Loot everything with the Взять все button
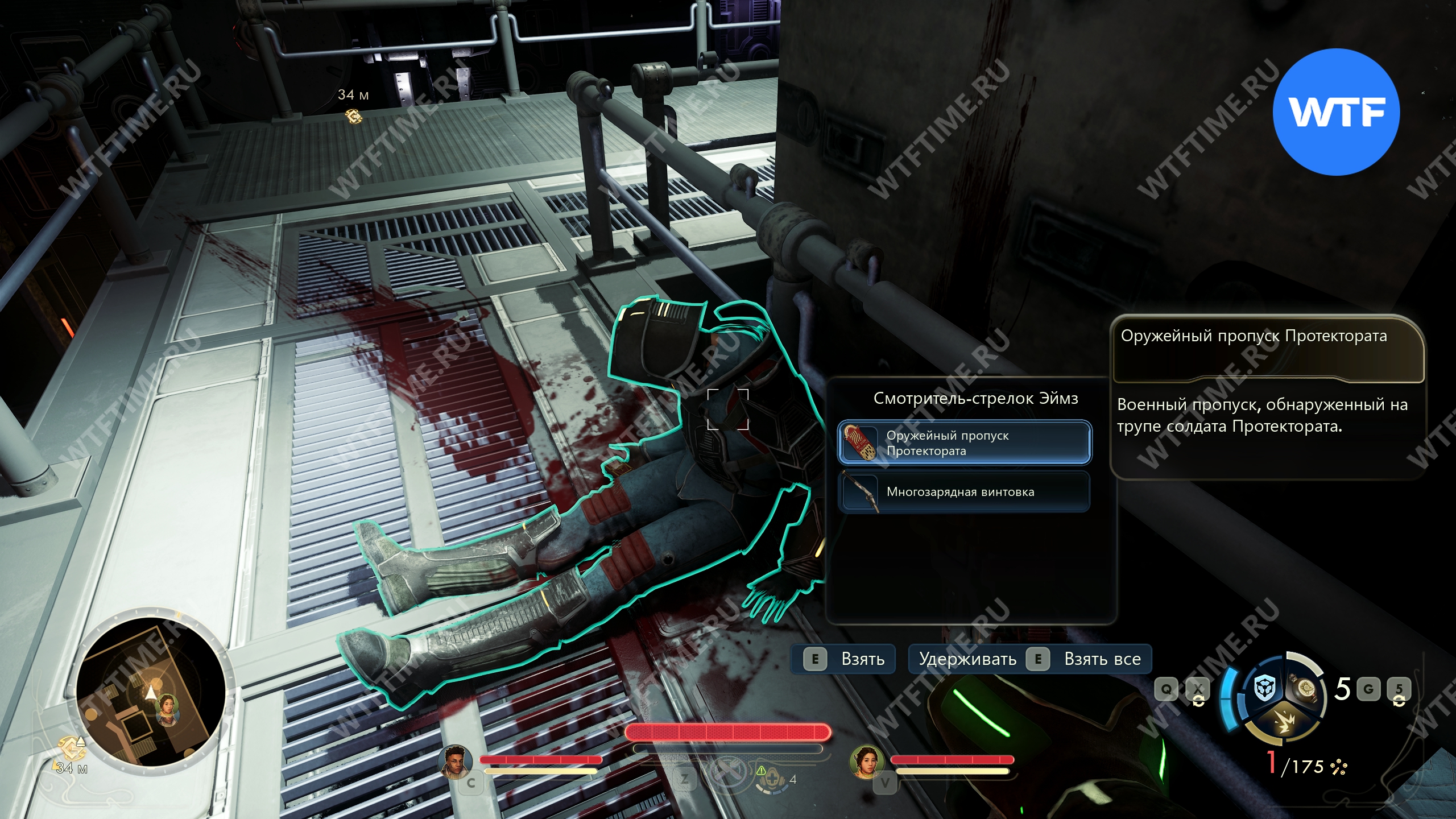1456x819 pixels. (1030, 659)
